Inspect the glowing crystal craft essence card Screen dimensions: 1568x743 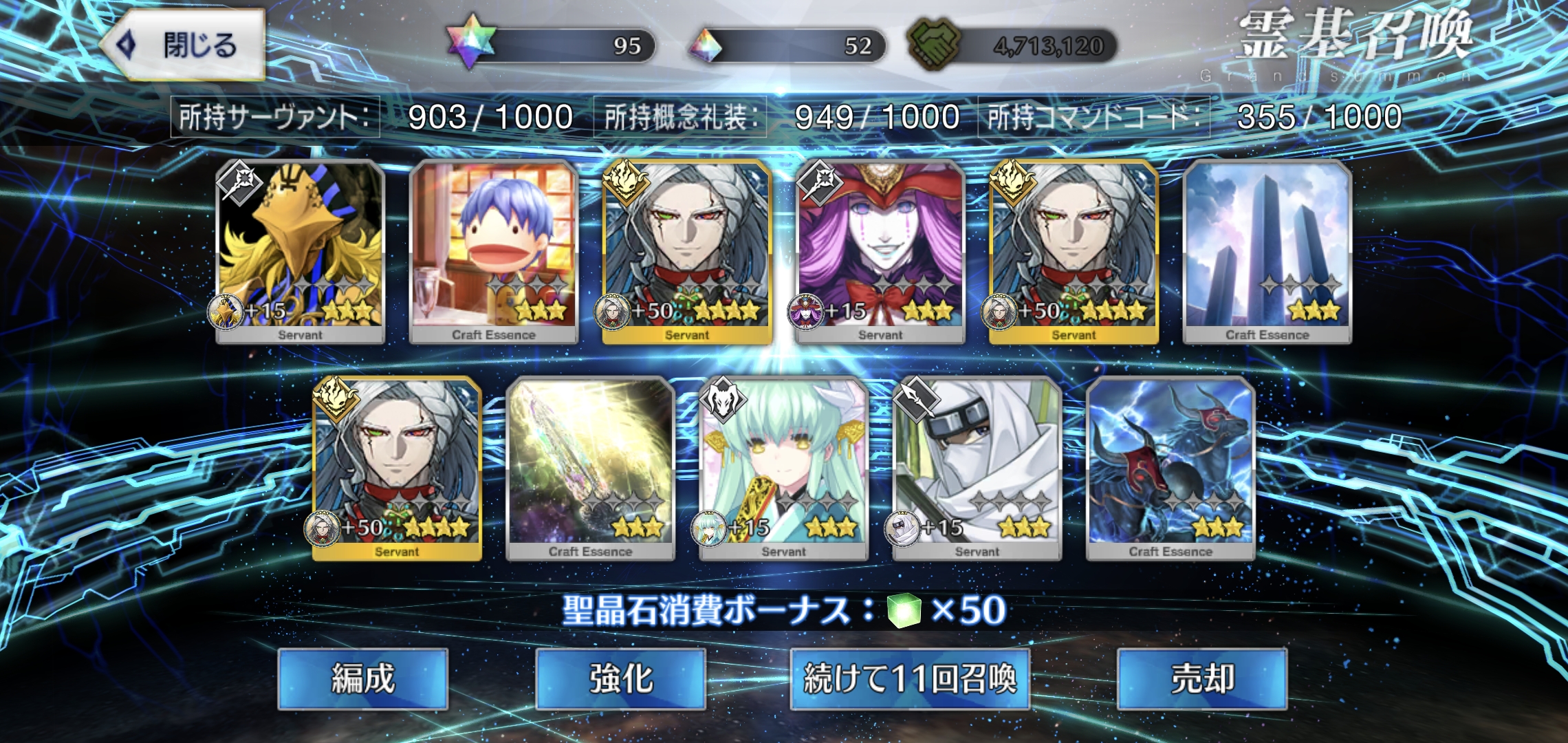[590, 468]
